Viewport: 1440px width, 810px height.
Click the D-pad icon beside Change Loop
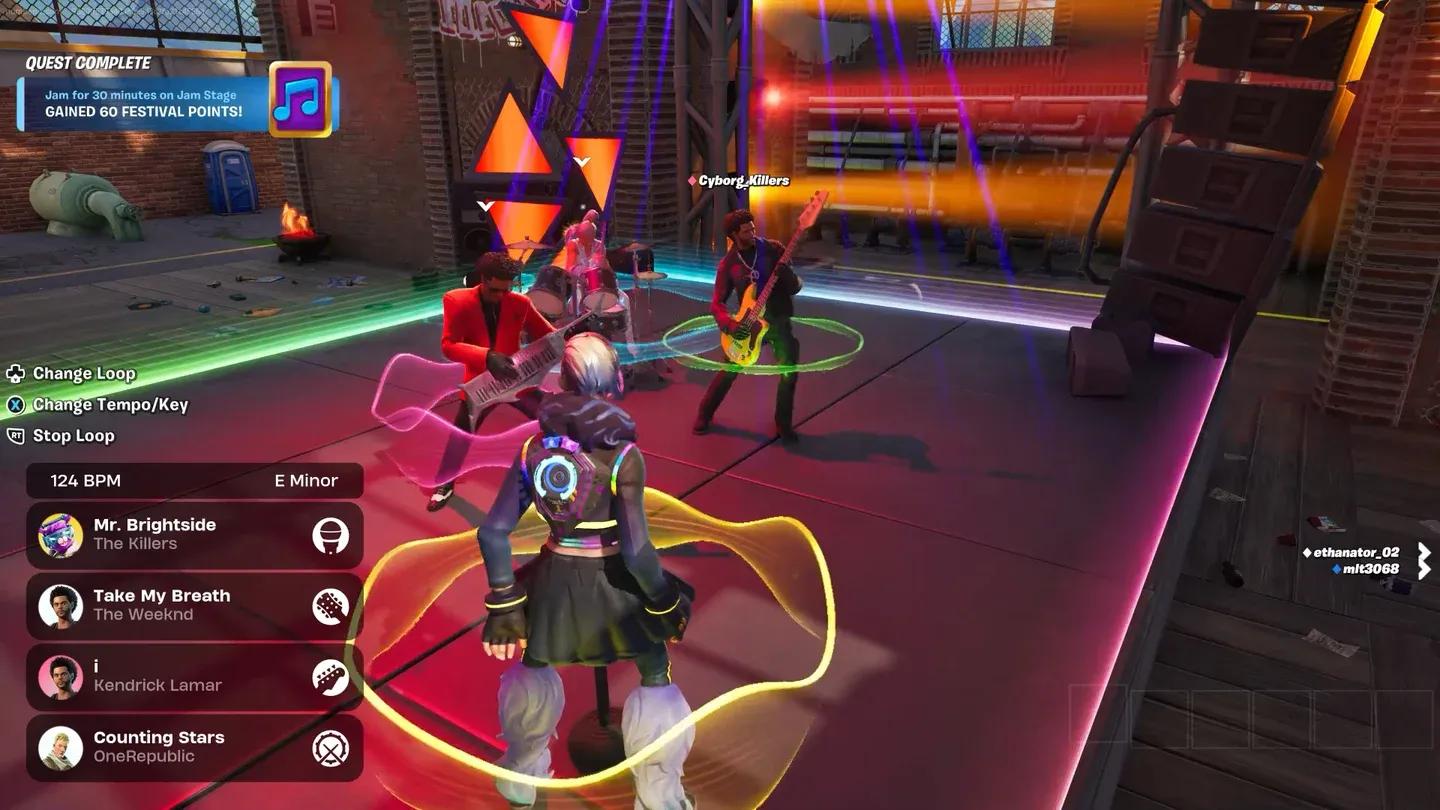(14, 373)
